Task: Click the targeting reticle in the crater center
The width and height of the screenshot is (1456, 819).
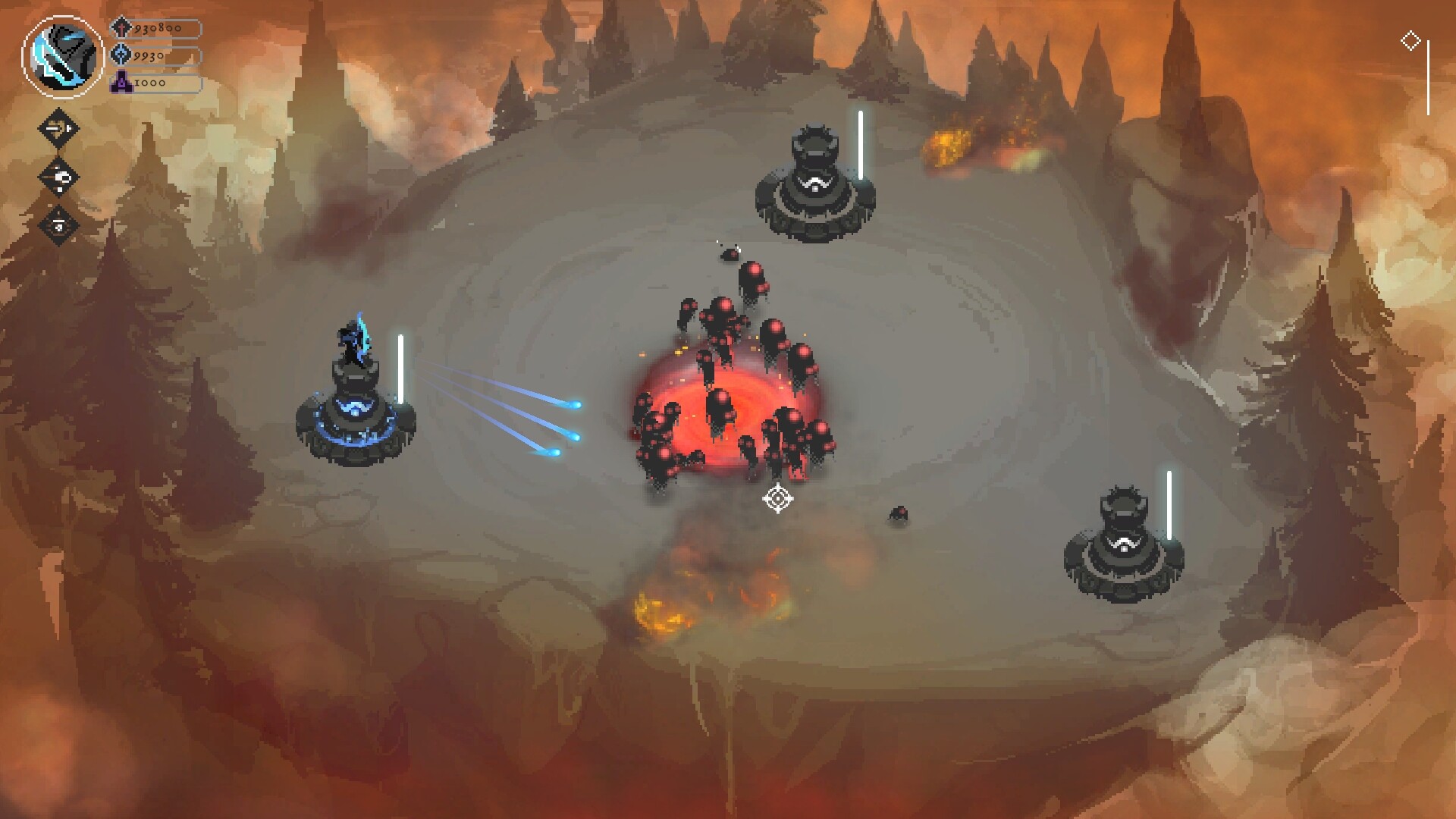Action: click(x=780, y=499)
